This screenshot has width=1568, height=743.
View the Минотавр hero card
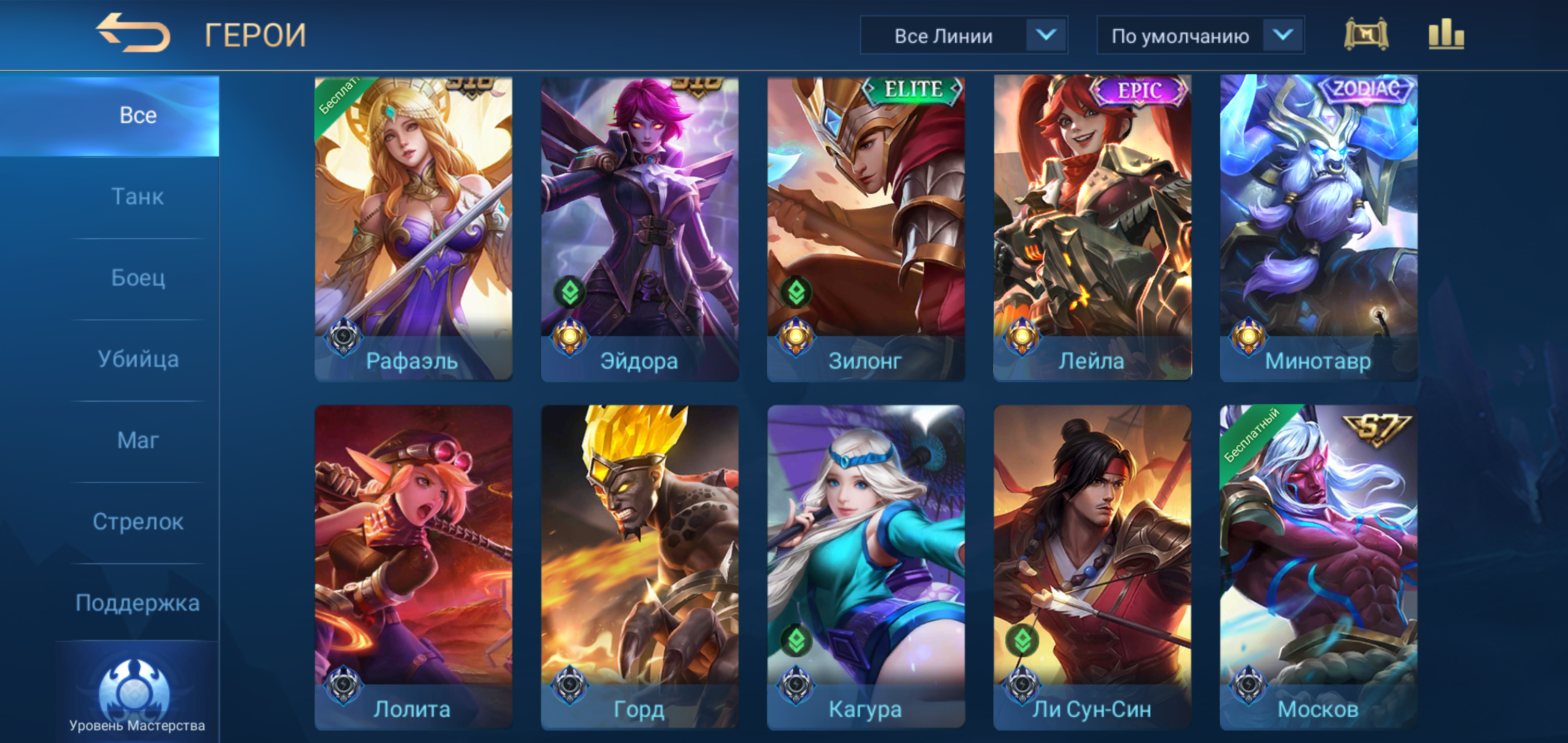[1318, 229]
